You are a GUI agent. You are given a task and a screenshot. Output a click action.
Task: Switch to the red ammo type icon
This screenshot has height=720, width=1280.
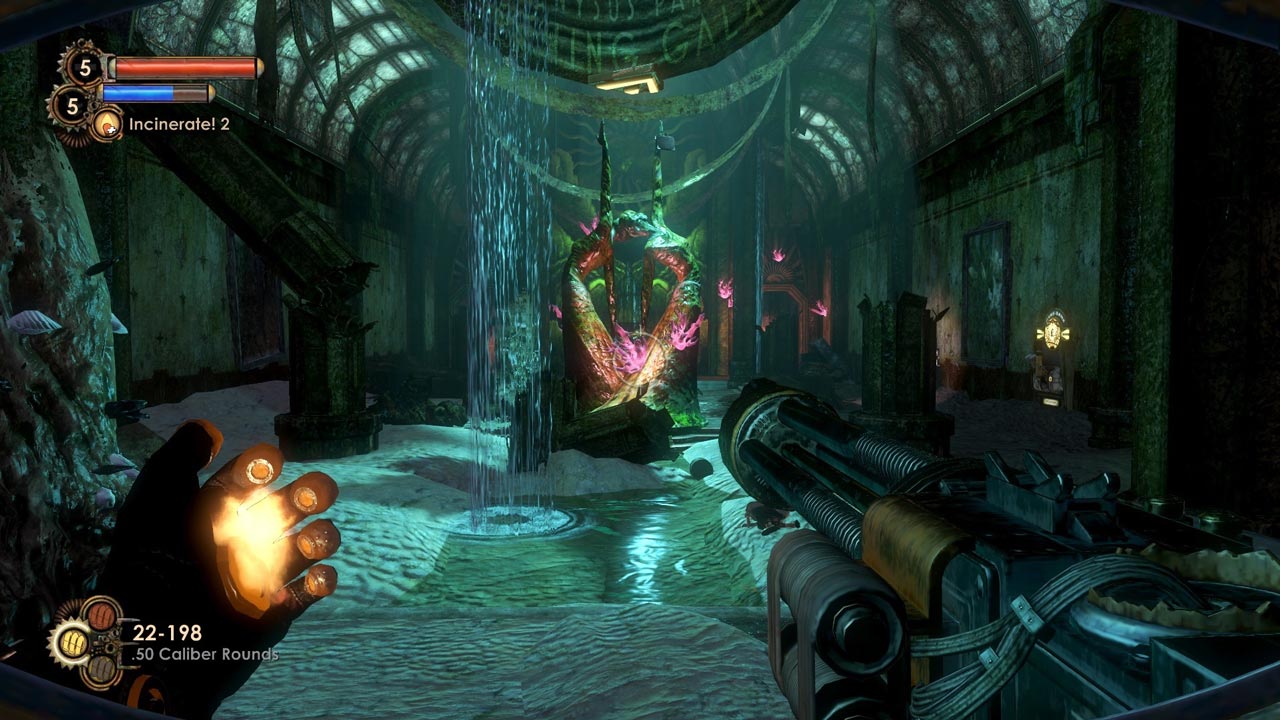(x=101, y=613)
